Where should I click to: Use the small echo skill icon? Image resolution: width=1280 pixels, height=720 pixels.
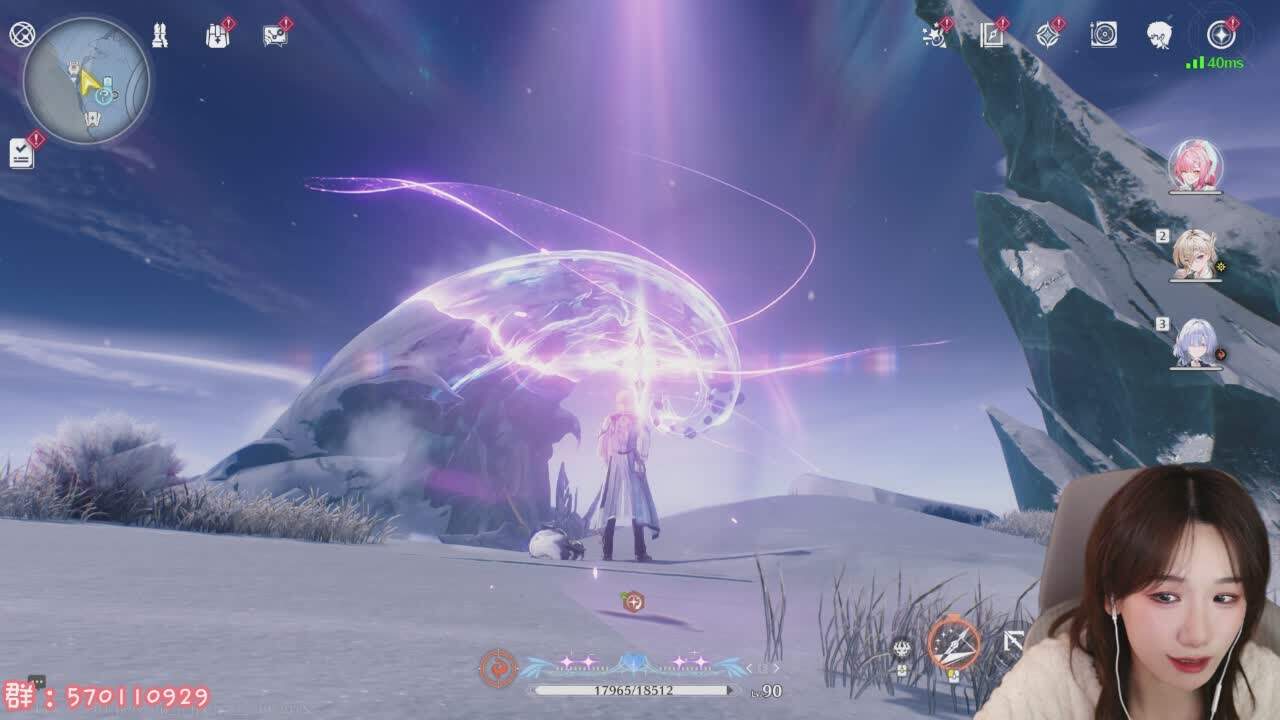(x=902, y=649)
